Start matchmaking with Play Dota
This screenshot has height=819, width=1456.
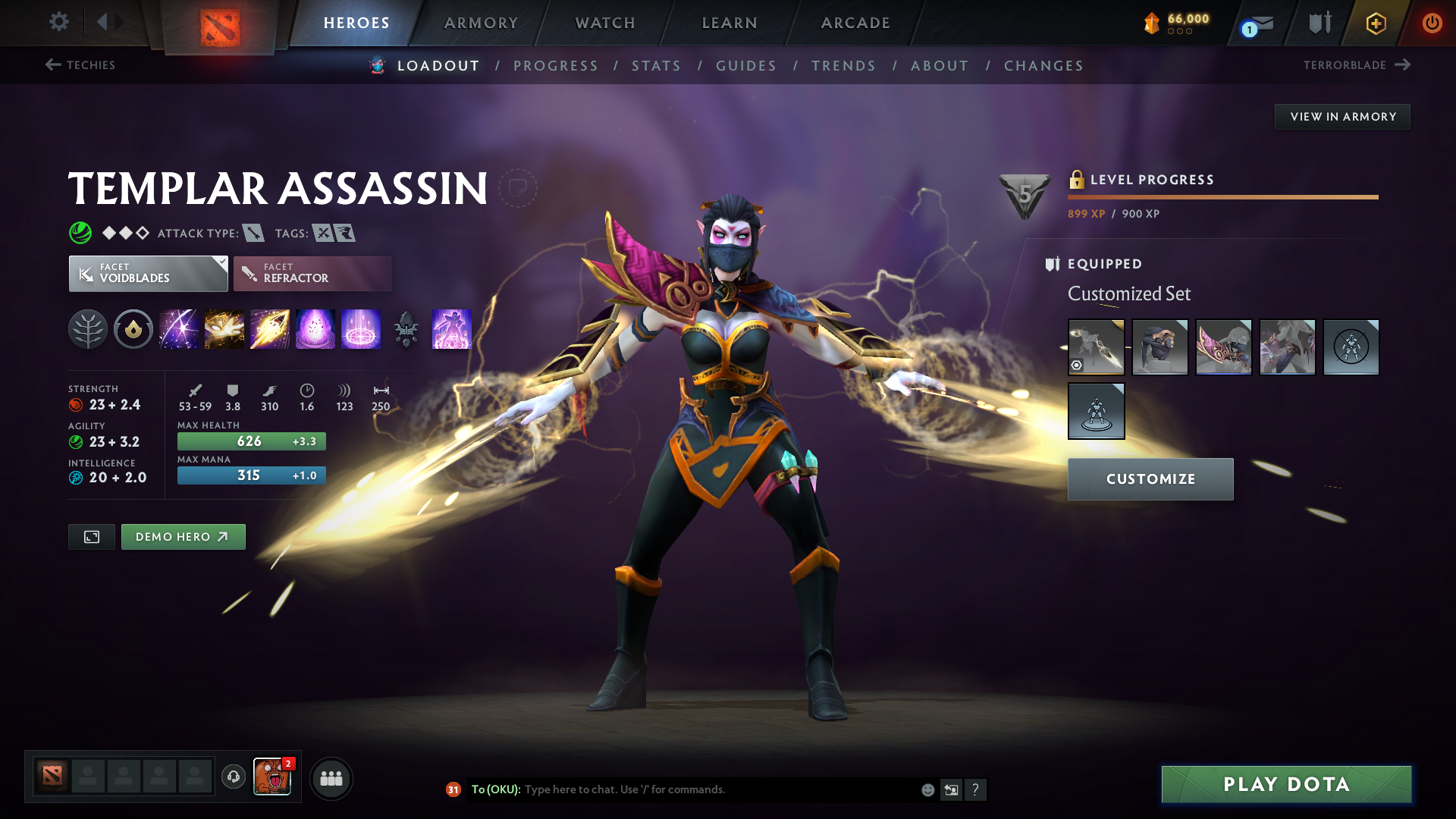click(x=1286, y=784)
